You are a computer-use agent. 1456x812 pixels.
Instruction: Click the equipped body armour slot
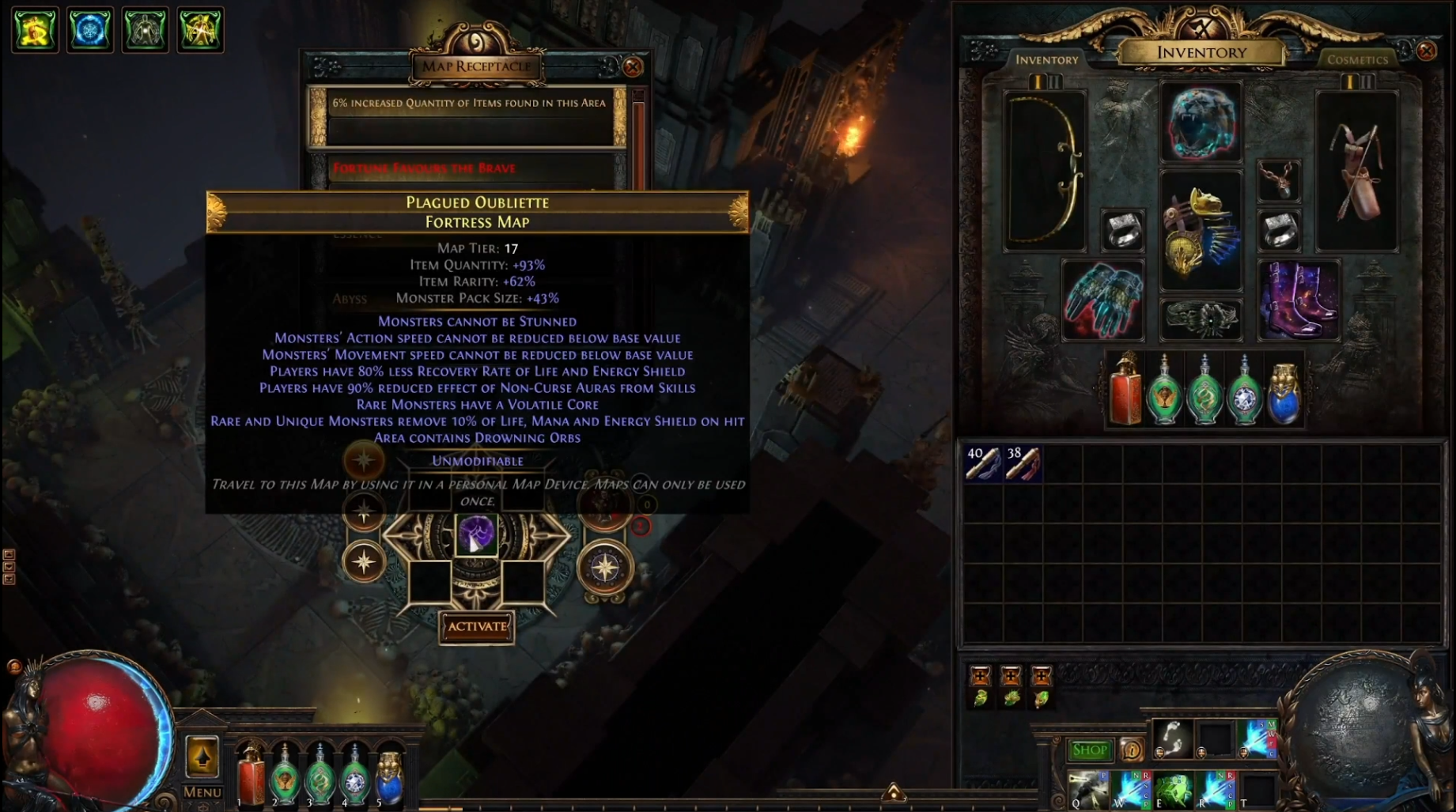tap(1200, 231)
